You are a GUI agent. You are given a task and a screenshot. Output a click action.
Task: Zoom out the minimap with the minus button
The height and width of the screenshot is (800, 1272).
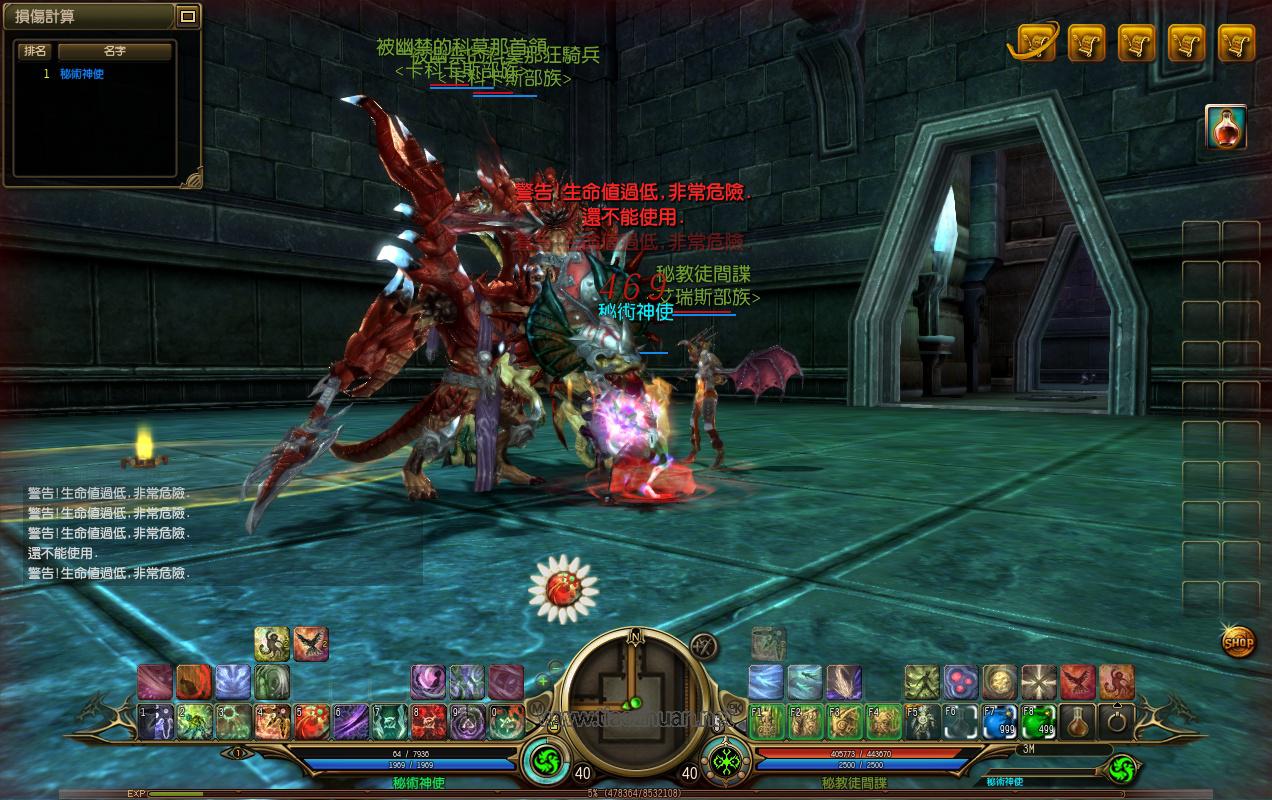click(555, 666)
